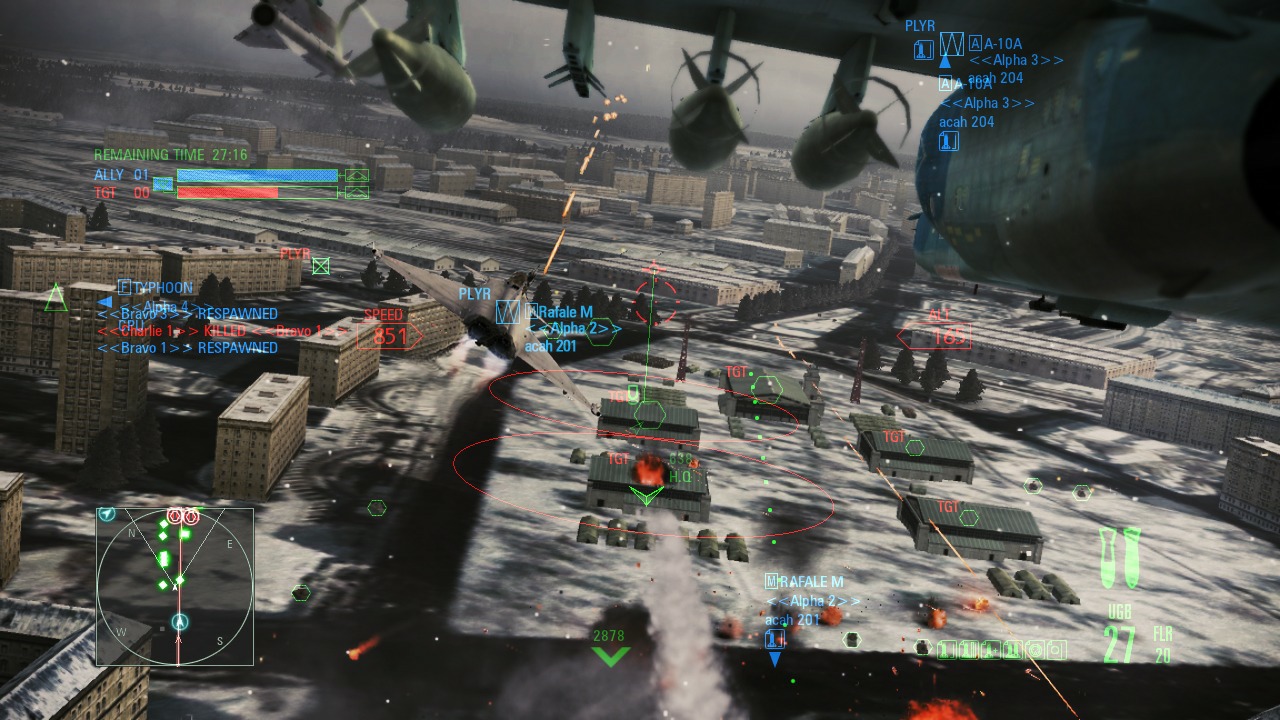Click the blue ALLY progress bar

pyautogui.click(x=257, y=176)
